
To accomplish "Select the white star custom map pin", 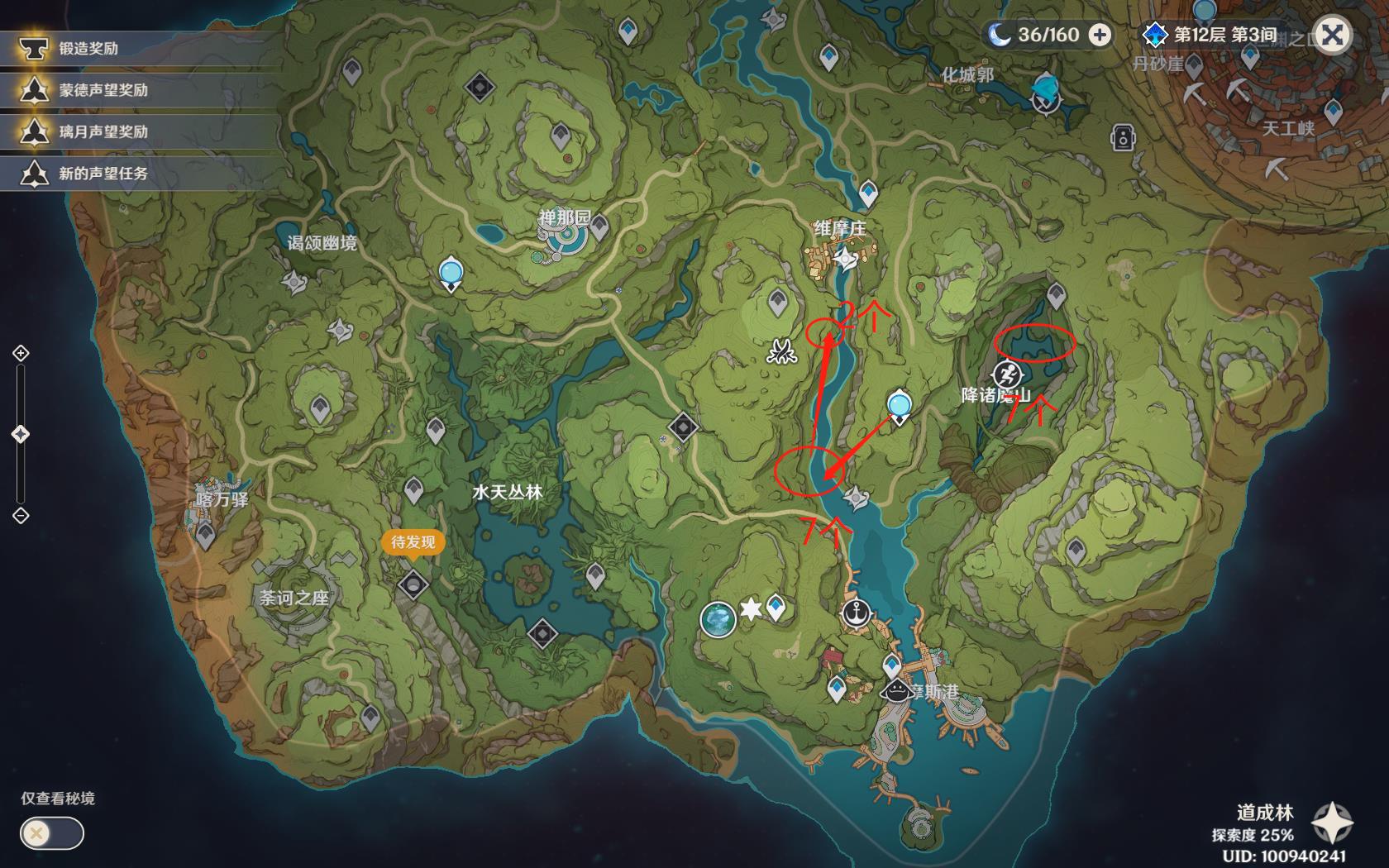I will click(x=750, y=610).
